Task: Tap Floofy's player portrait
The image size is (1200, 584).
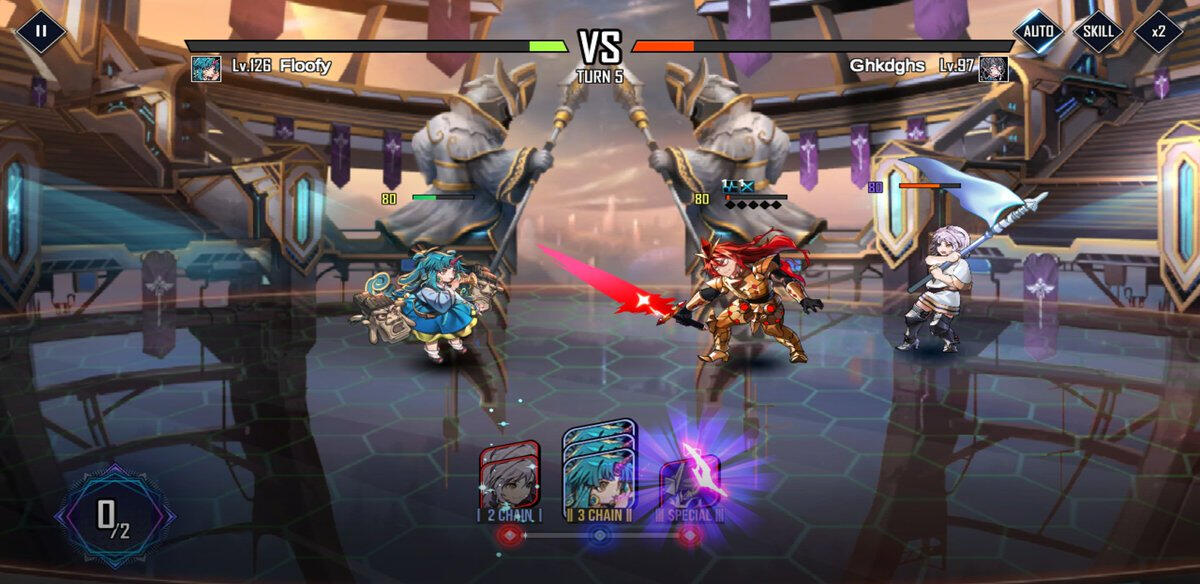Action: [x=206, y=68]
